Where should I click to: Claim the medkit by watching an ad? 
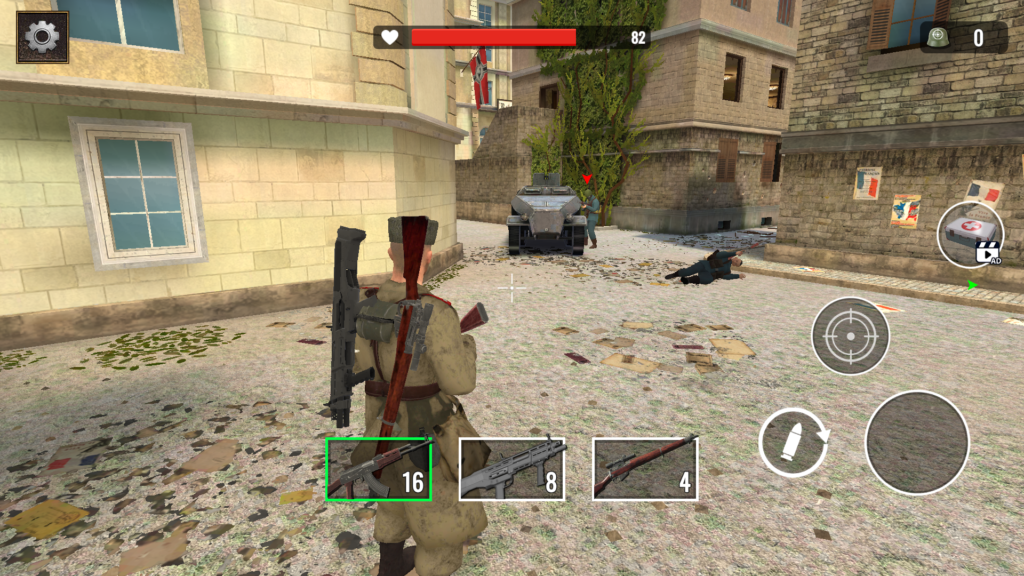coord(969,233)
